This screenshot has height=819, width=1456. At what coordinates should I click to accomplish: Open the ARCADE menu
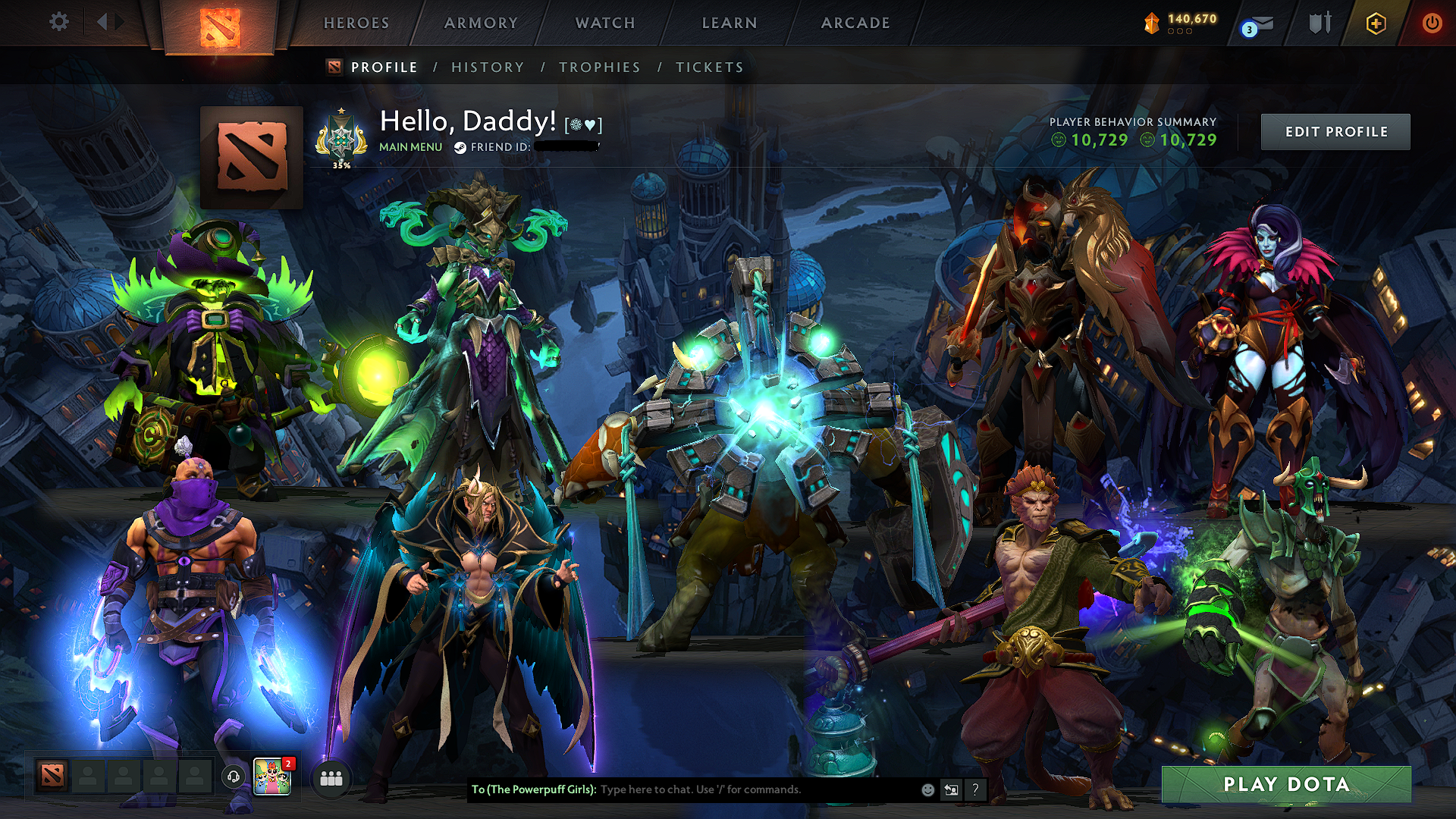(x=855, y=23)
